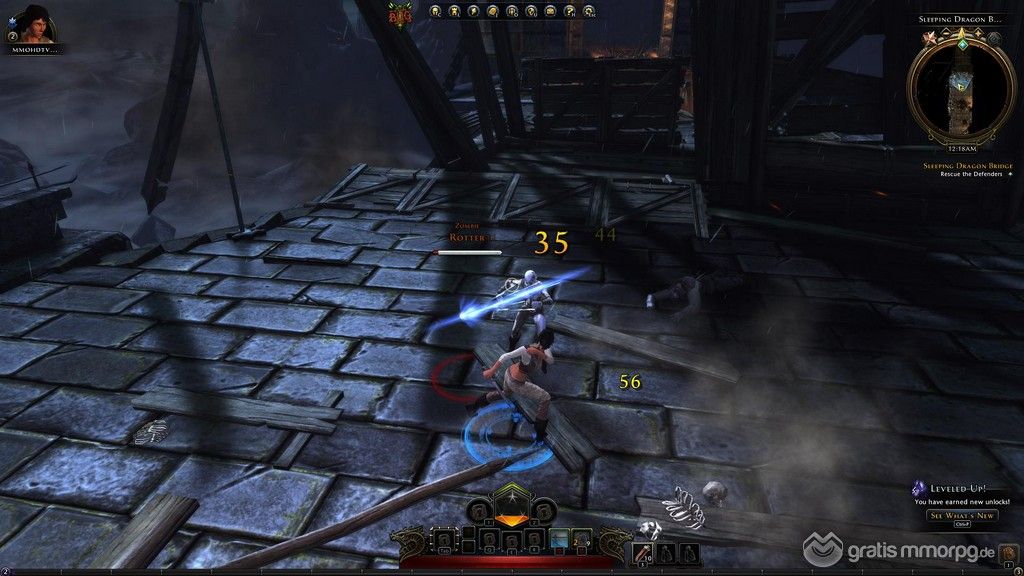Open the mail envelope icon

(548, 11)
